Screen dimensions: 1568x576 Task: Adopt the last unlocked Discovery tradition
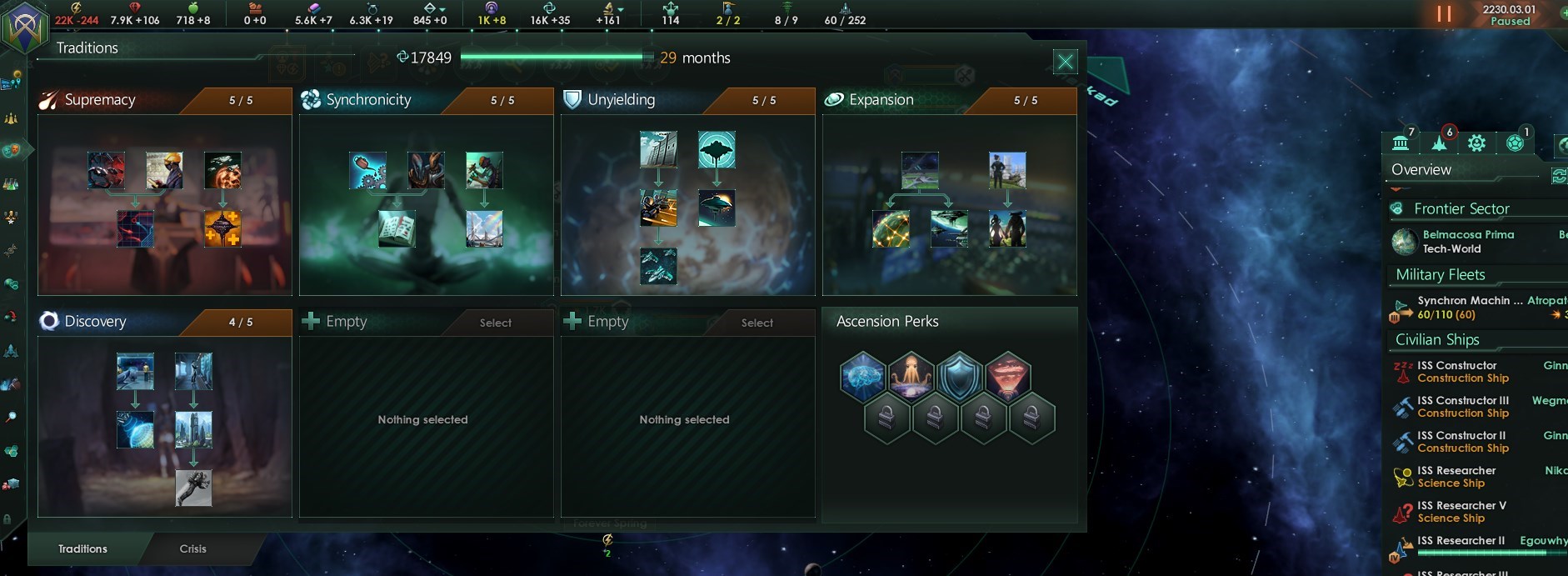pyautogui.click(x=193, y=488)
